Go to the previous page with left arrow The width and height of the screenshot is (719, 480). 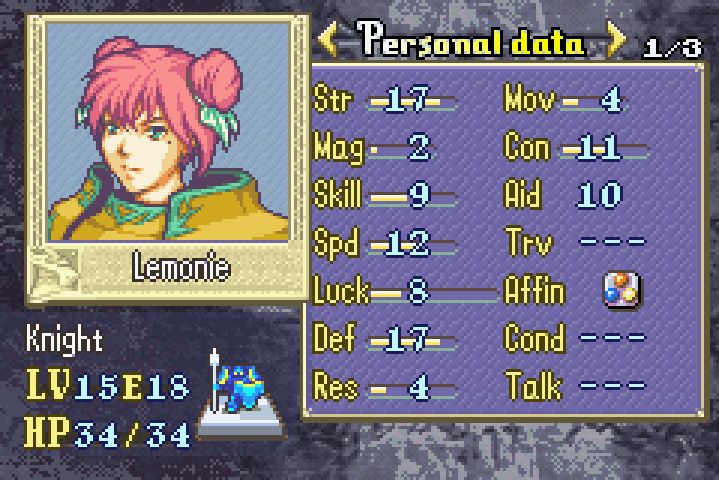pos(329,39)
